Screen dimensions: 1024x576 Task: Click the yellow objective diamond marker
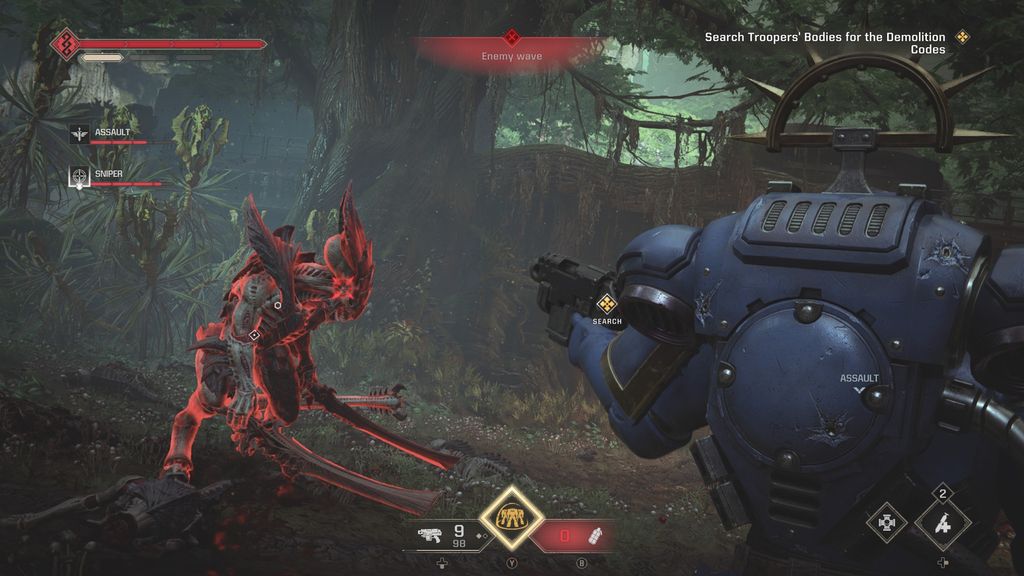963,37
